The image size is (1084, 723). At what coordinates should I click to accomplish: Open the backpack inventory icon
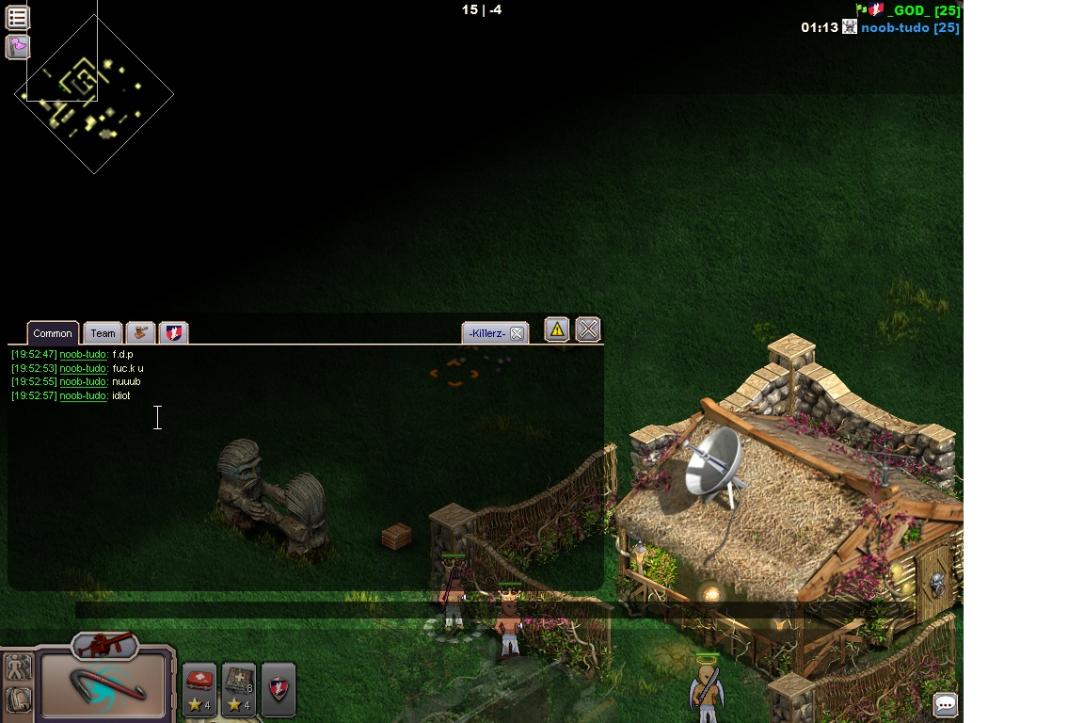click(18, 699)
